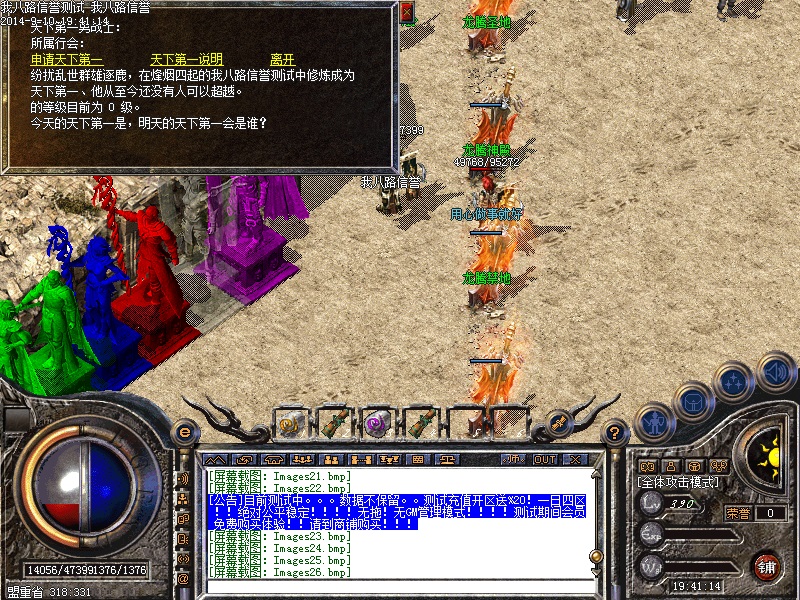Open the character status icon
Viewport: 800px width, 600px height.
tap(655, 421)
